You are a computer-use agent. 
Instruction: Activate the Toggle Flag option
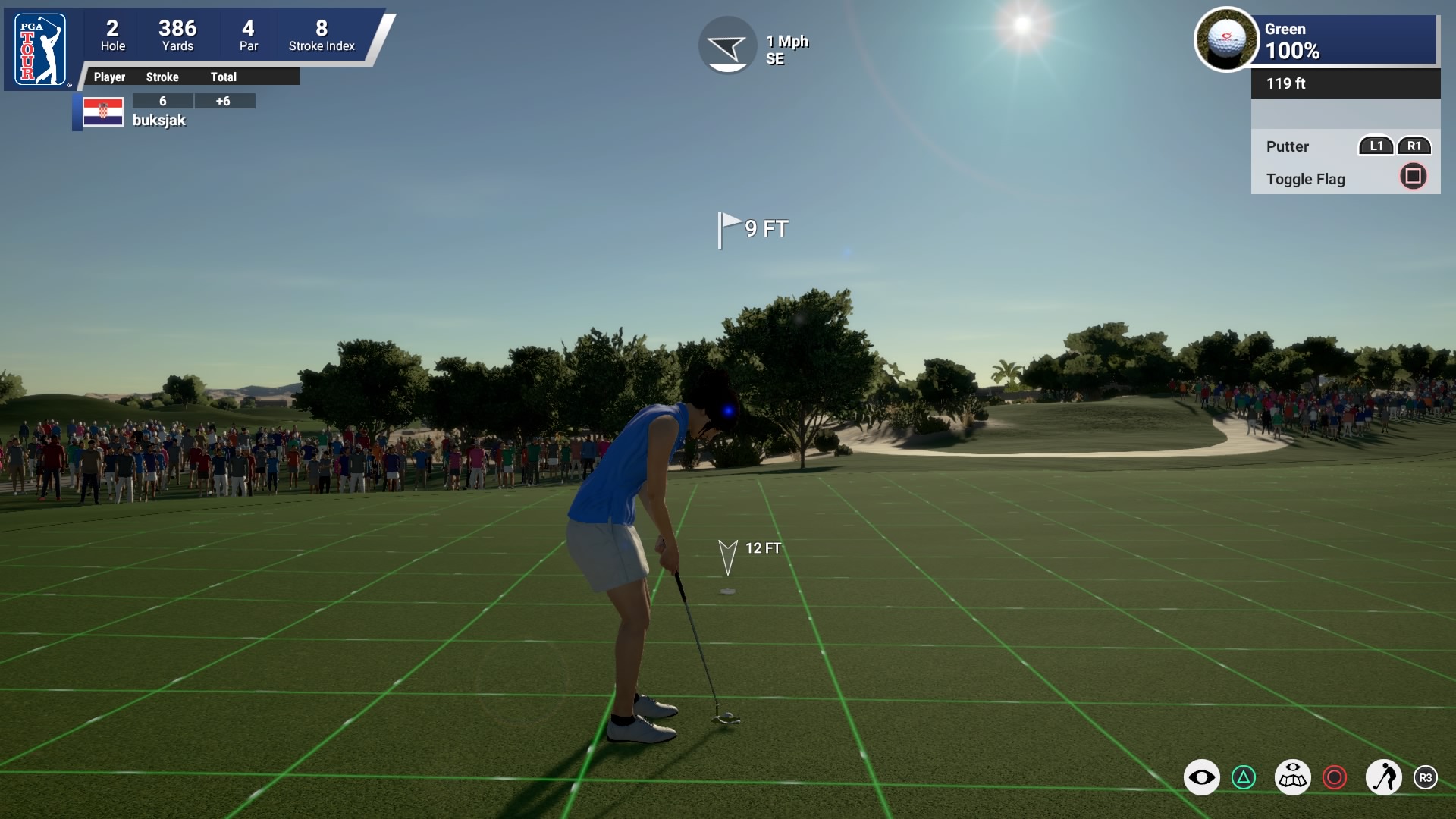coord(1305,179)
